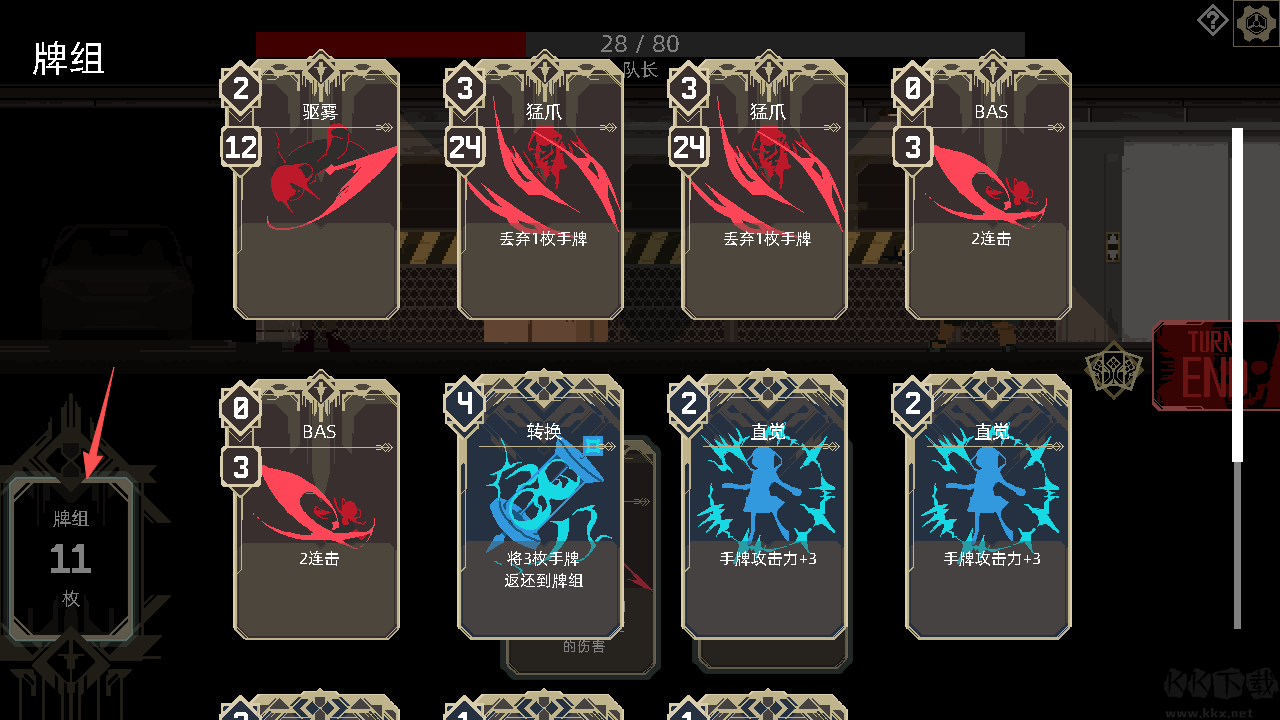Click the 28/80 health progress bar

pyautogui.click(x=640, y=43)
